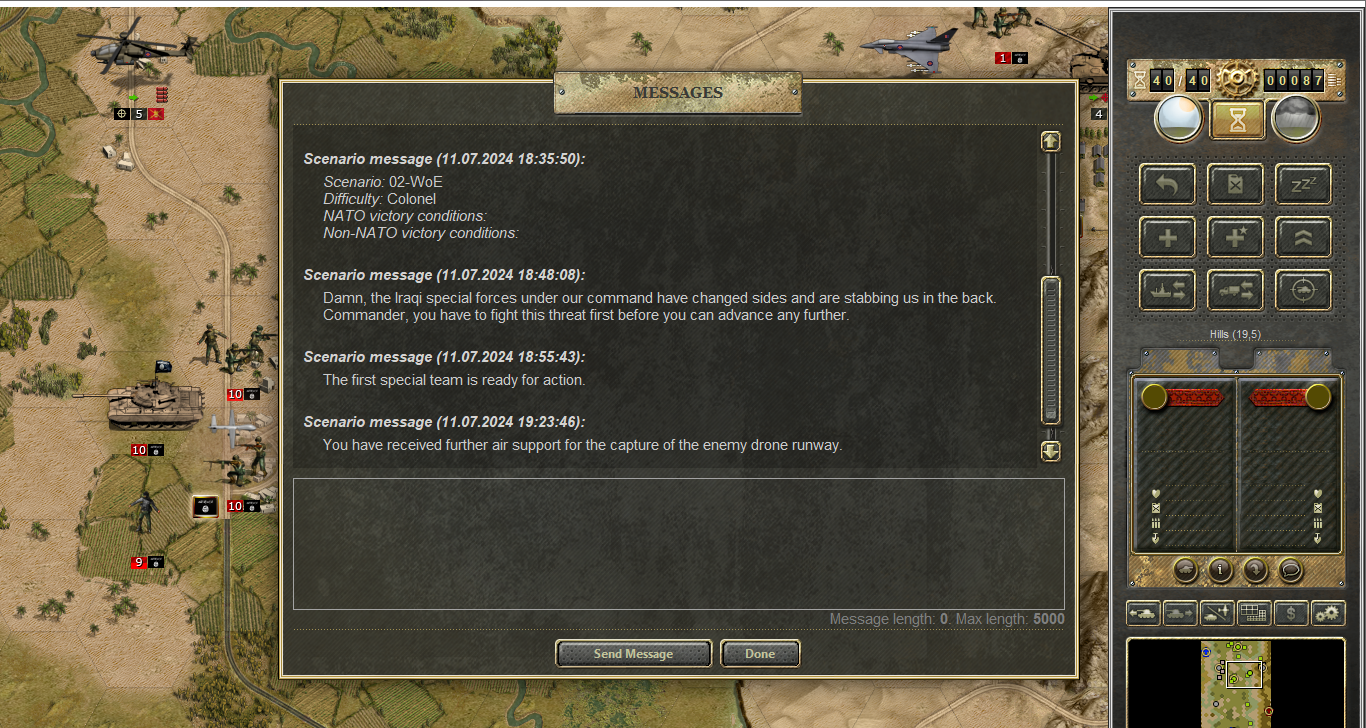Apply elite replacements with the plus-star button
The image size is (1366, 728).
pos(1235,237)
